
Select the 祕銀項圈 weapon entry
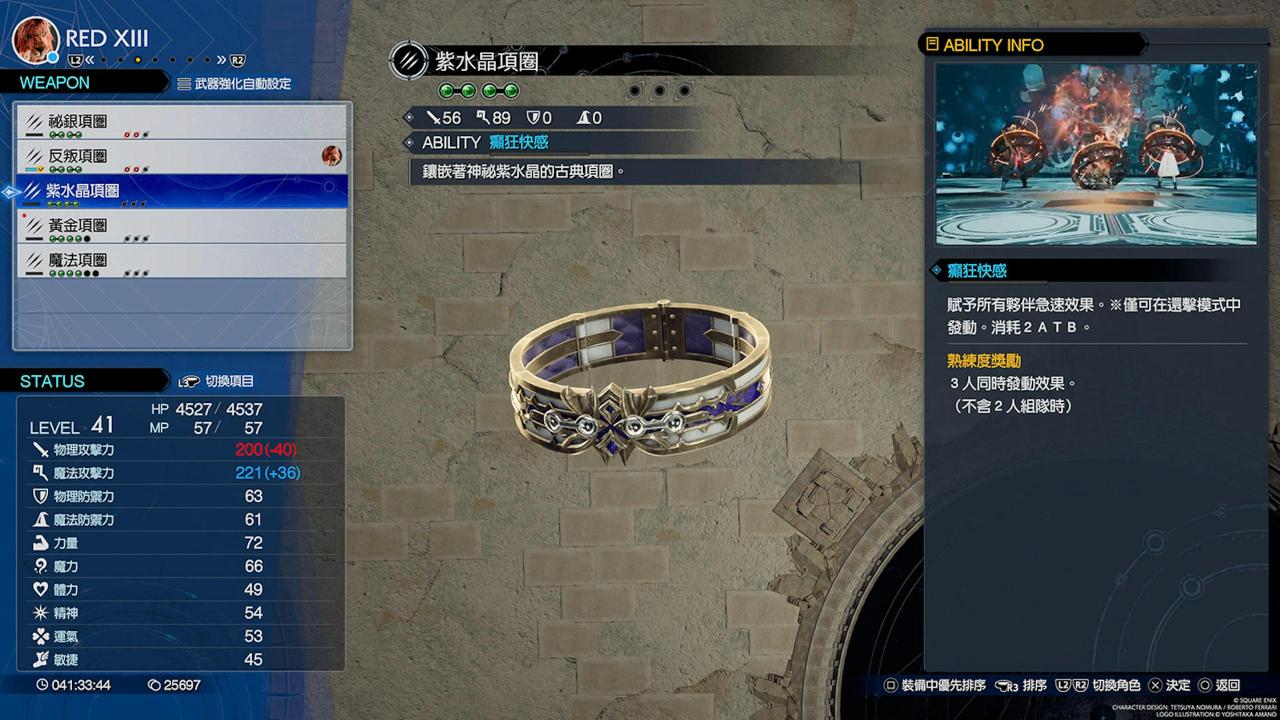(x=182, y=122)
